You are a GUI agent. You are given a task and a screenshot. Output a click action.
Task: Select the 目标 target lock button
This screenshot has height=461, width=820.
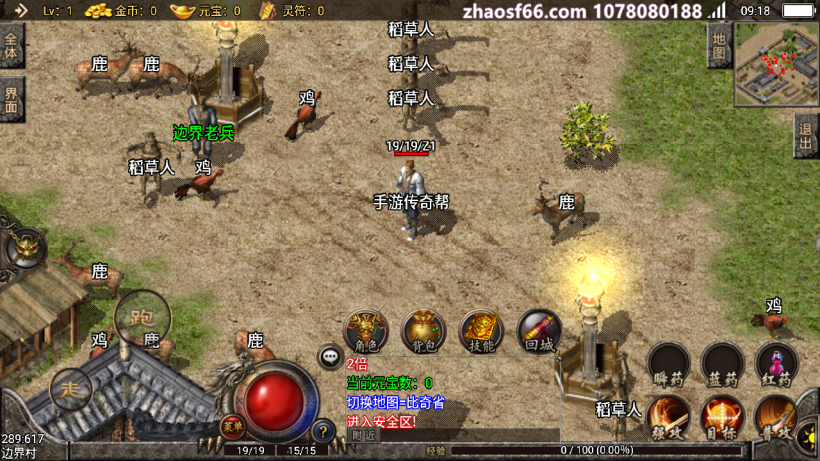pyautogui.click(x=722, y=416)
